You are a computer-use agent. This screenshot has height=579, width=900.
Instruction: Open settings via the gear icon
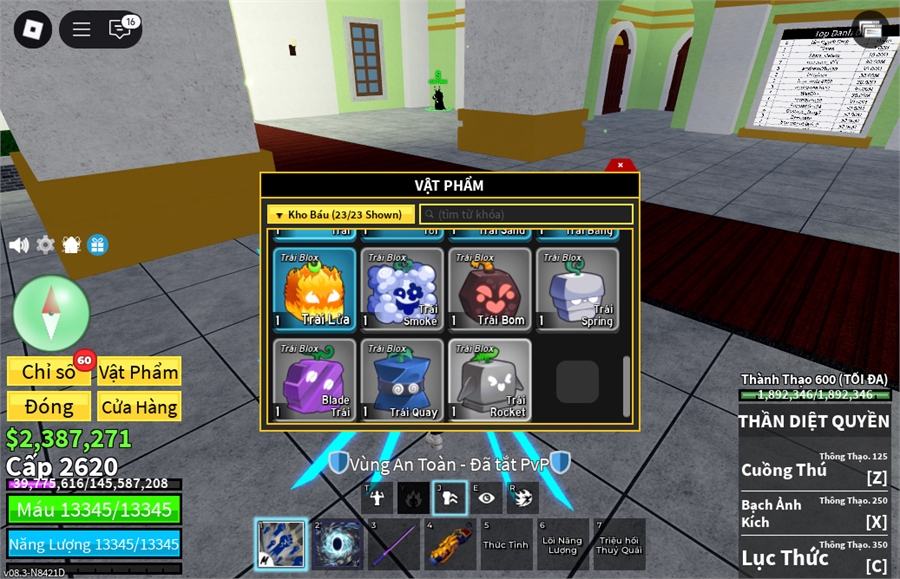tap(45, 245)
